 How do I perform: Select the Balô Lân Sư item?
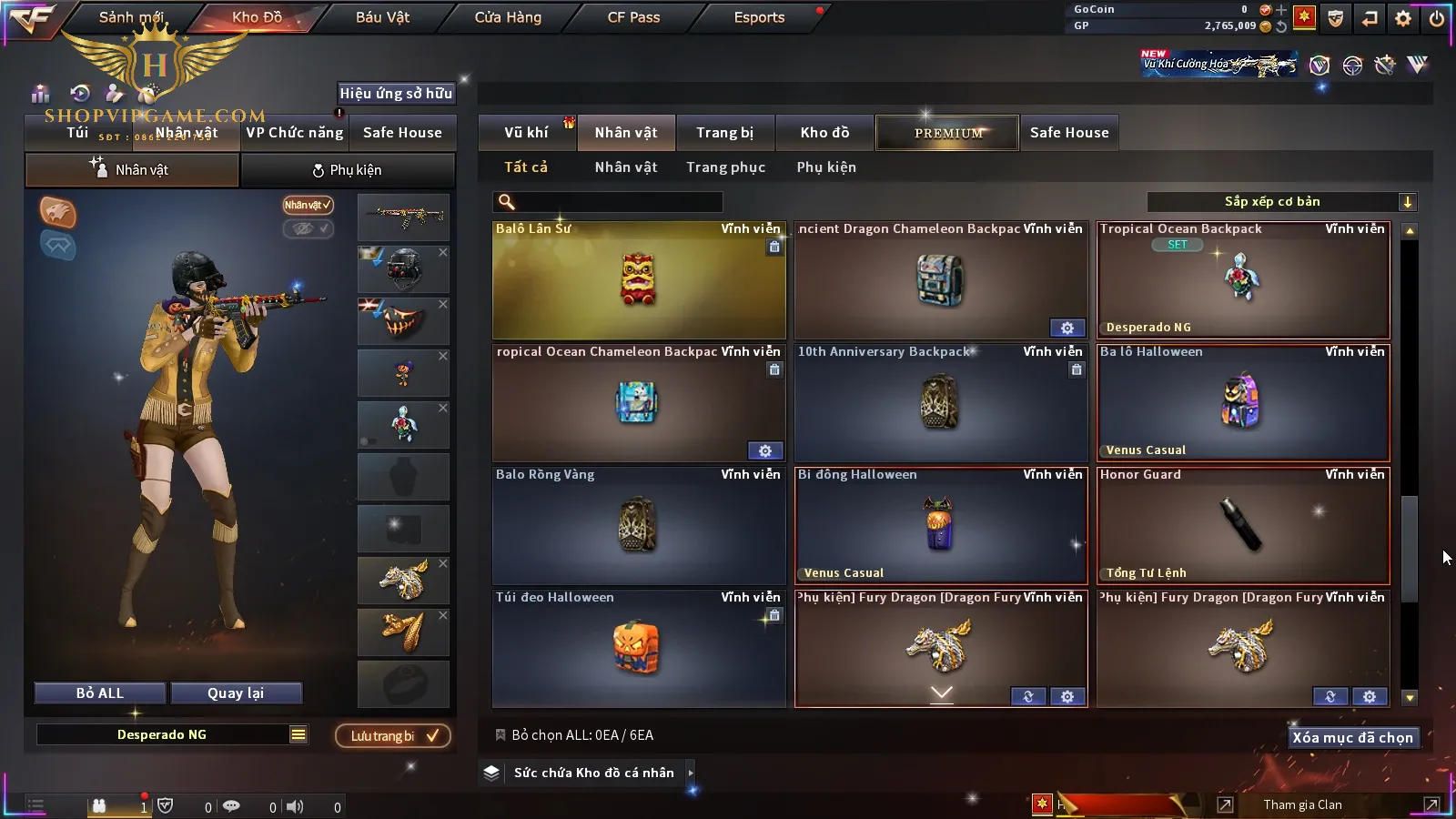pyautogui.click(x=639, y=280)
